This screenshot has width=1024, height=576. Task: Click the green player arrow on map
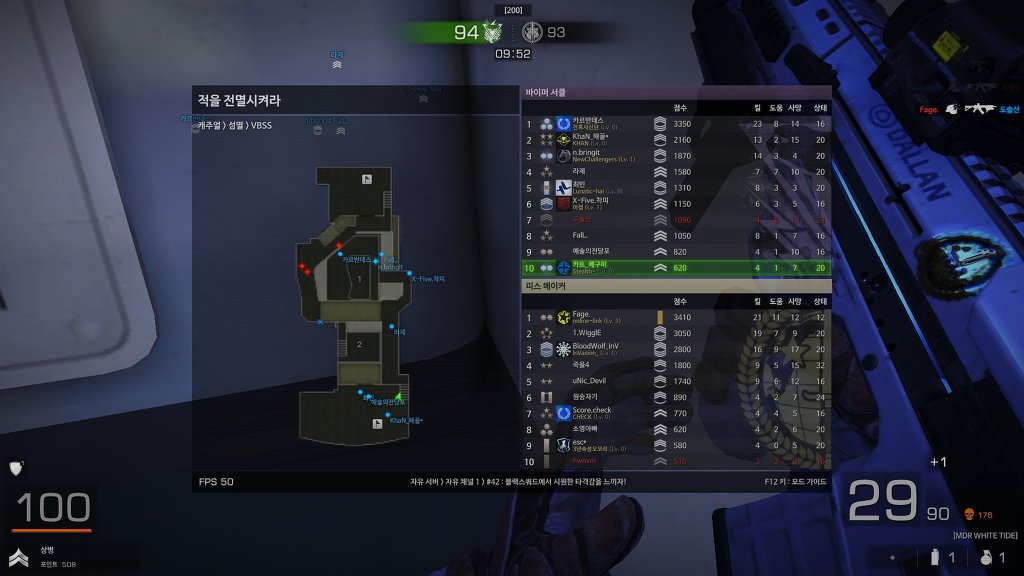397,397
